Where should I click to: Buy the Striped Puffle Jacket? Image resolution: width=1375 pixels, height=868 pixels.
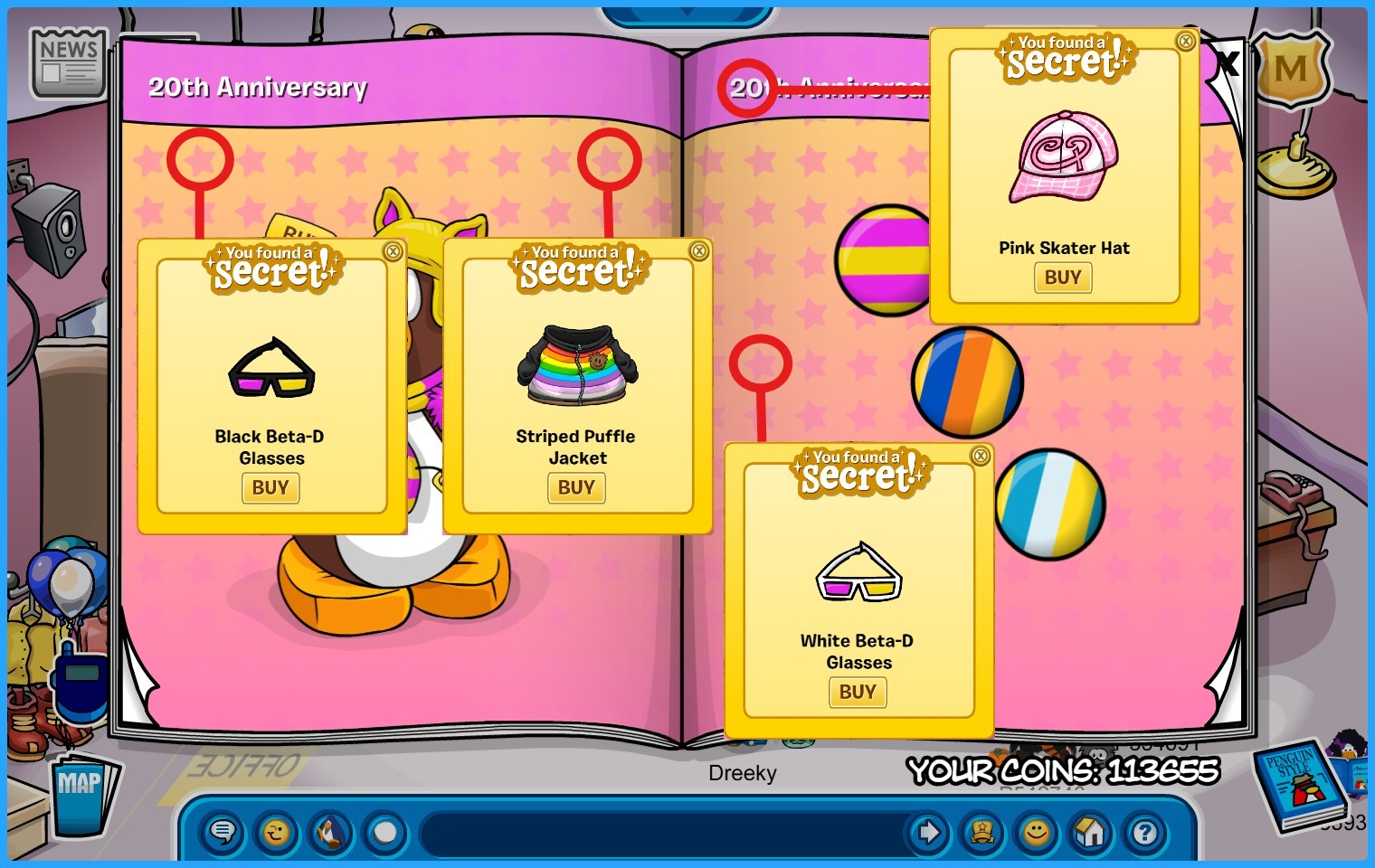point(576,488)
